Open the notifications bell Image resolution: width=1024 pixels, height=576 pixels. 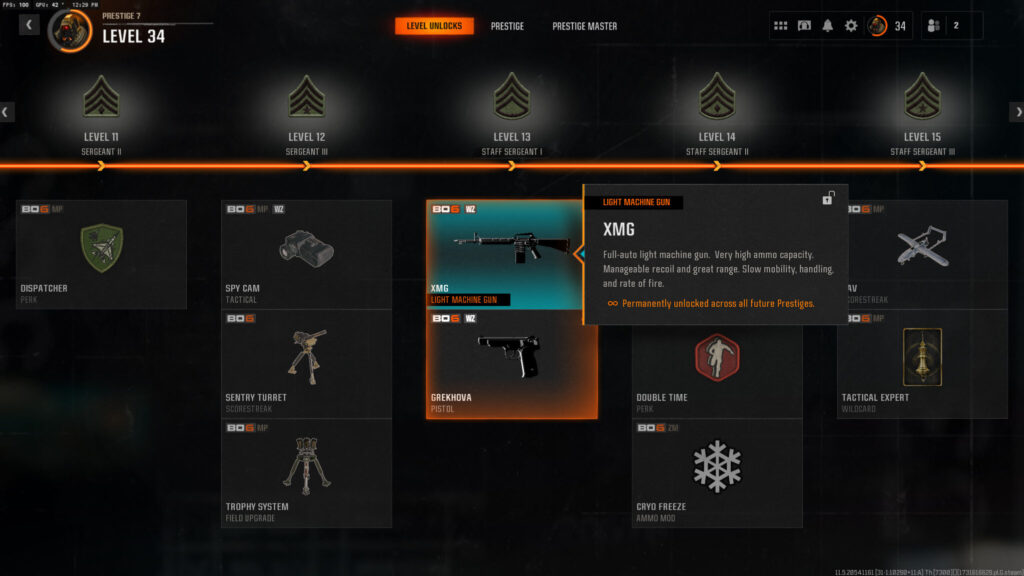(827, 26)
